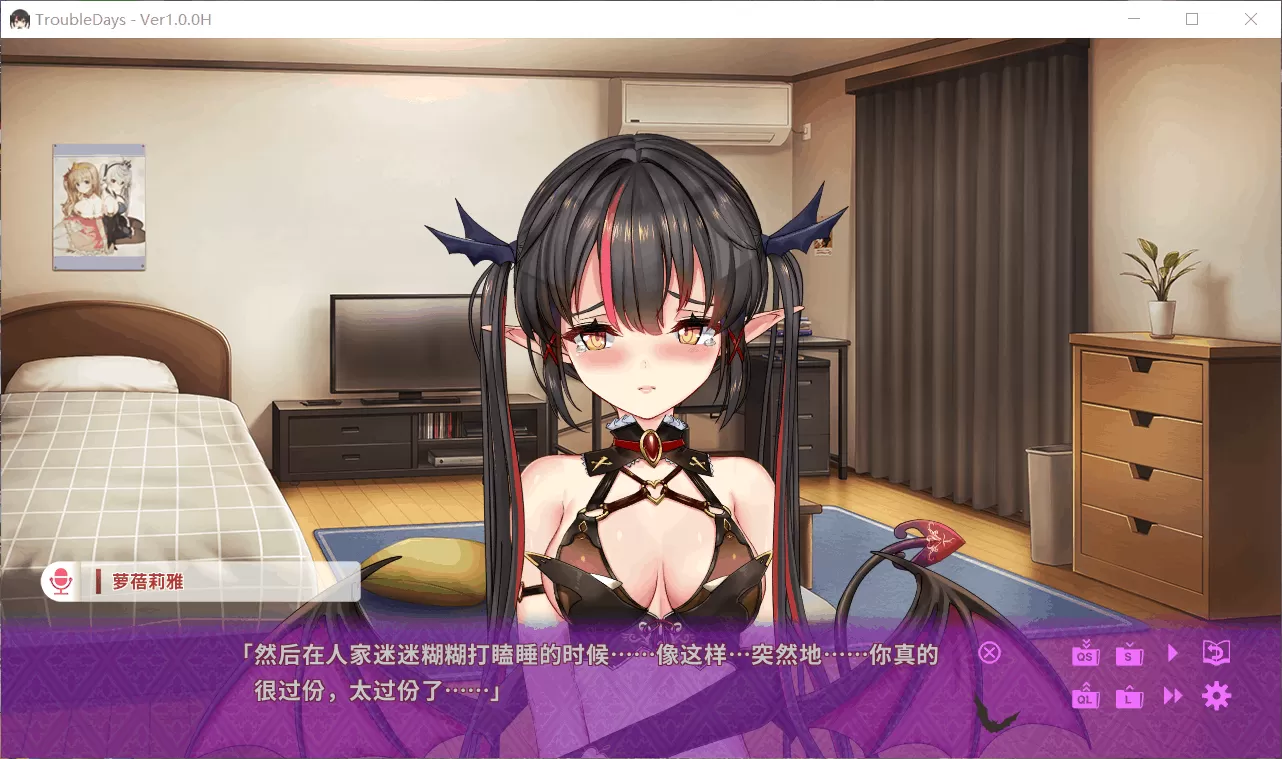Viewport: 1282px width, 759px height.
Task: Open the backlog book icon
Action: click(1216, 652)
